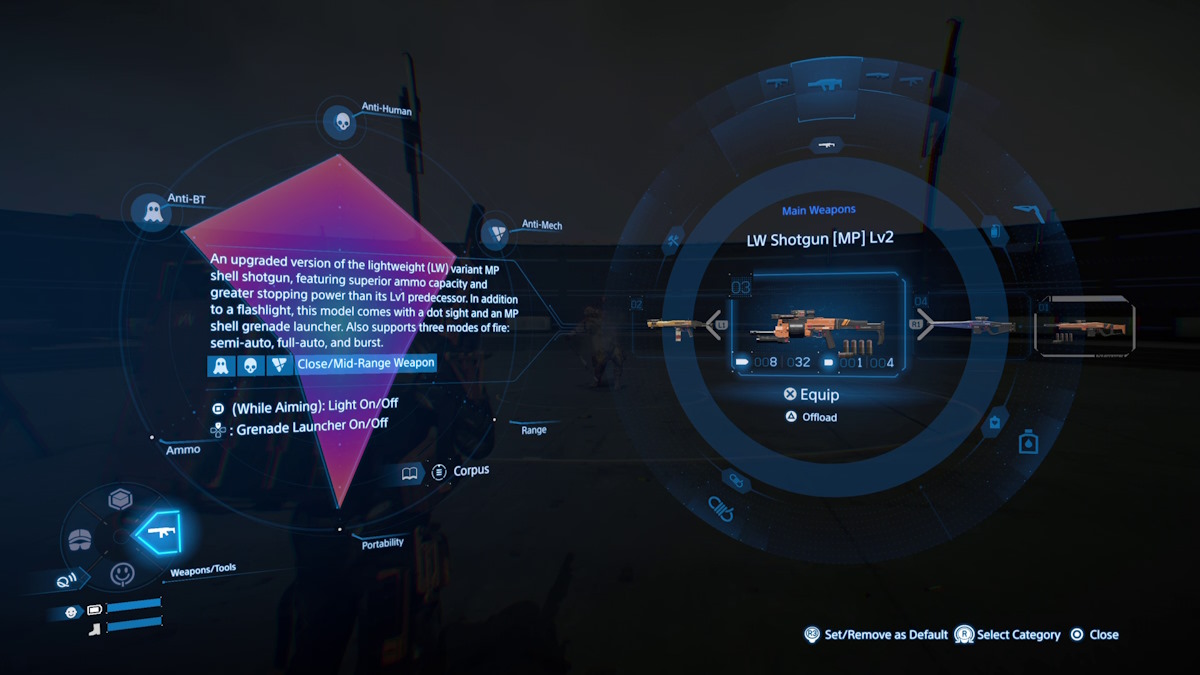Select the cargo box wheel segment
This screenshot has height=675, width=1200.
point(121,499)
